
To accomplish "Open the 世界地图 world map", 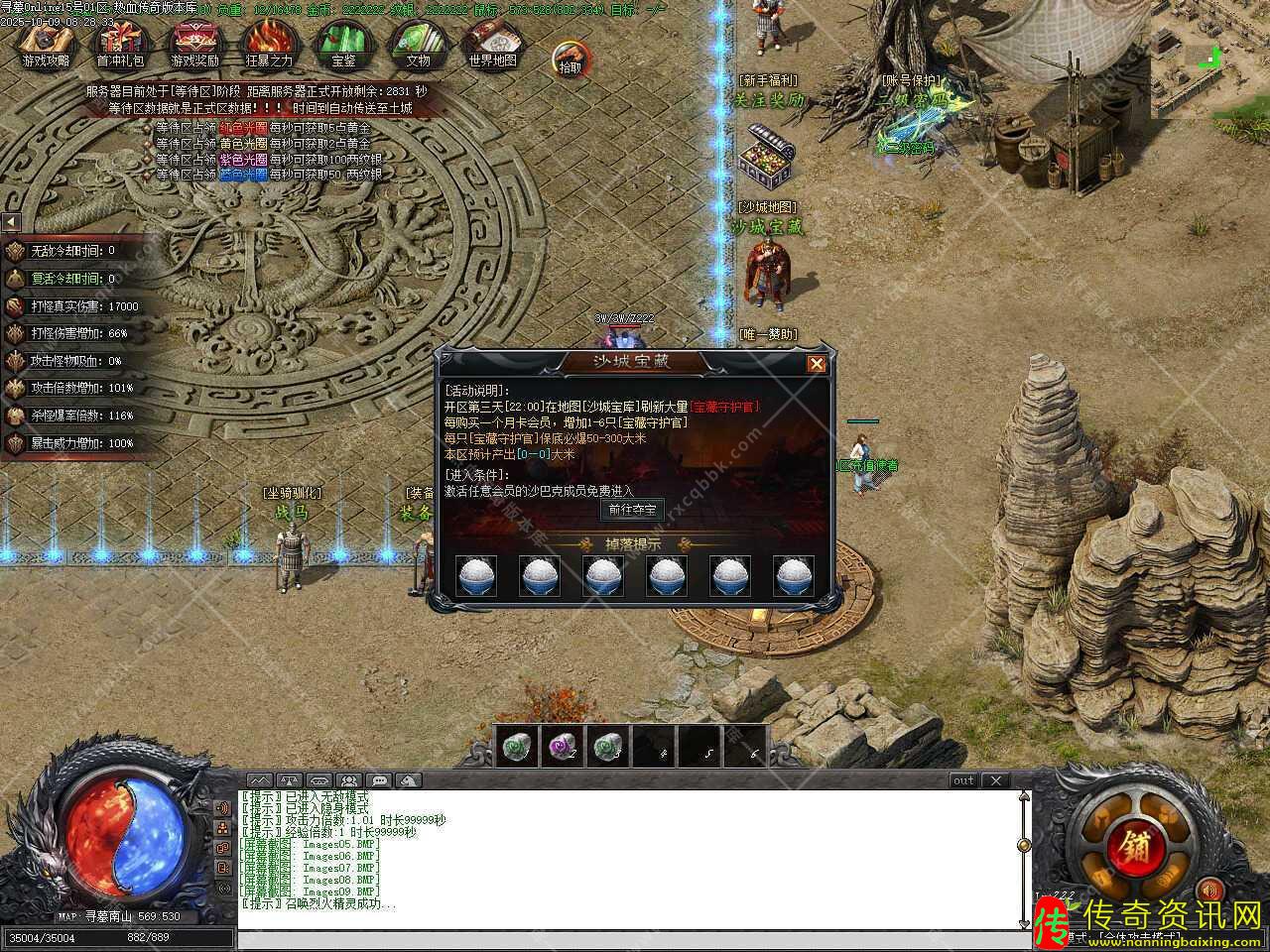I will 492,44.
